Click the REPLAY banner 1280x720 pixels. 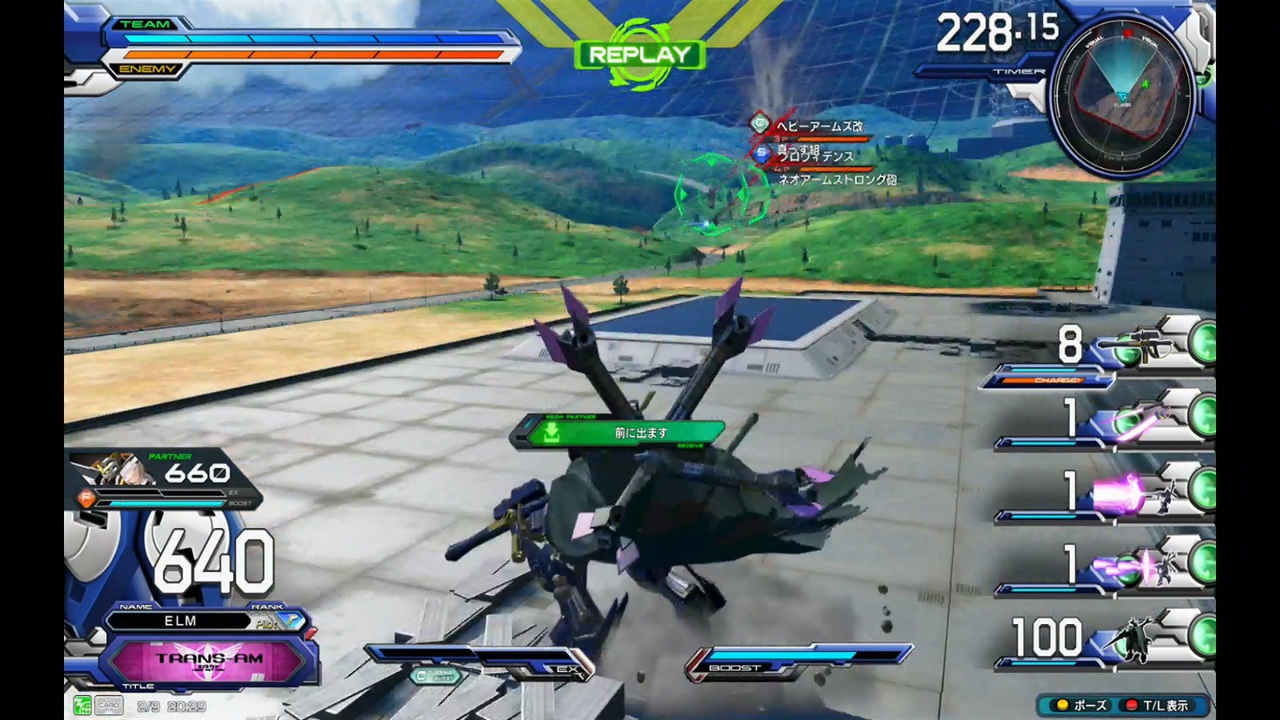639,54
